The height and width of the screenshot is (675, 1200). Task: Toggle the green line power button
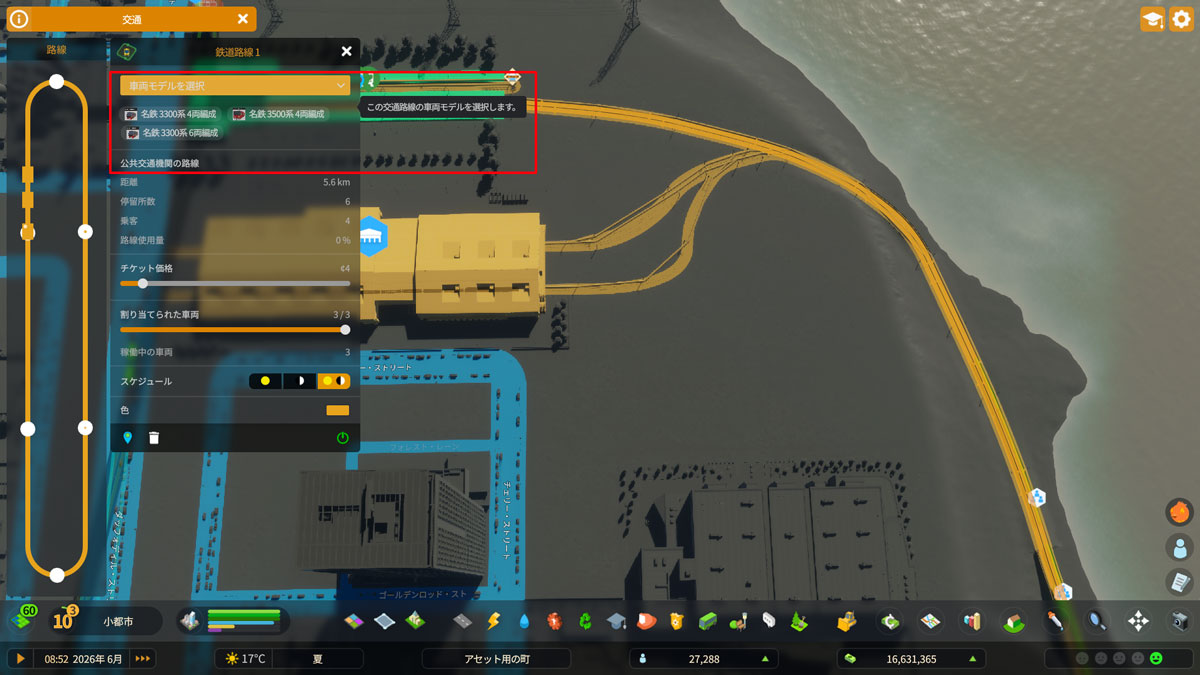pos(343,438)
